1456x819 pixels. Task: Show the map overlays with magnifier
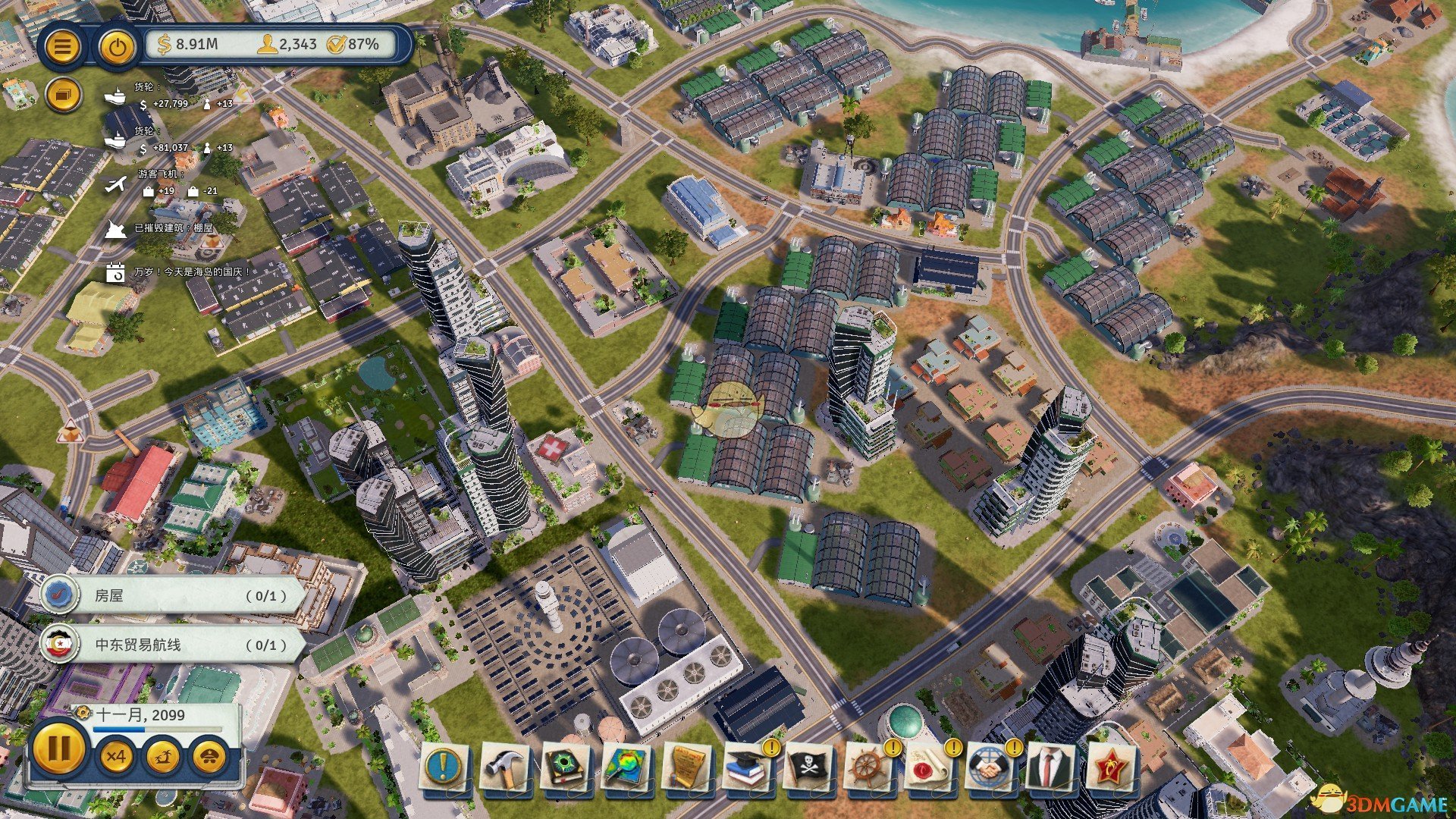click(x=626, y=767)
